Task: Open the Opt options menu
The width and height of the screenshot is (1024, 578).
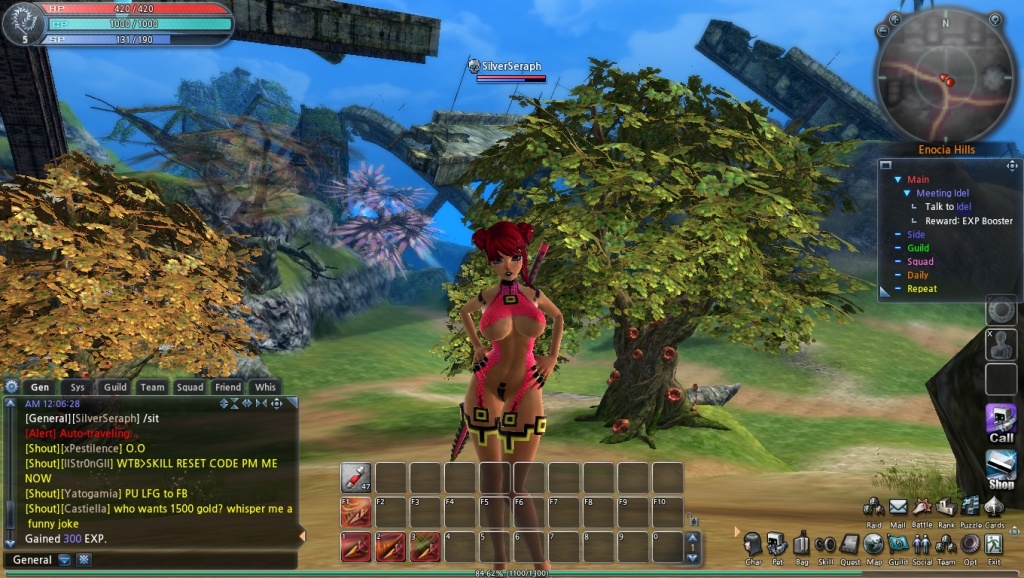Action: pyautogui.click(x=969, y=544)
